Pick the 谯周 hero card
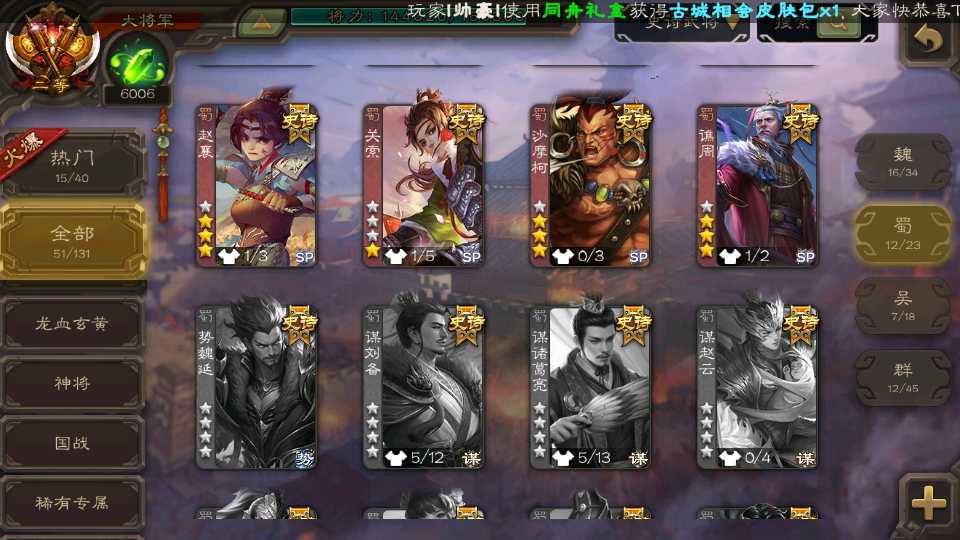The width and height of the screenshot is (960, 540). (758, 185)
